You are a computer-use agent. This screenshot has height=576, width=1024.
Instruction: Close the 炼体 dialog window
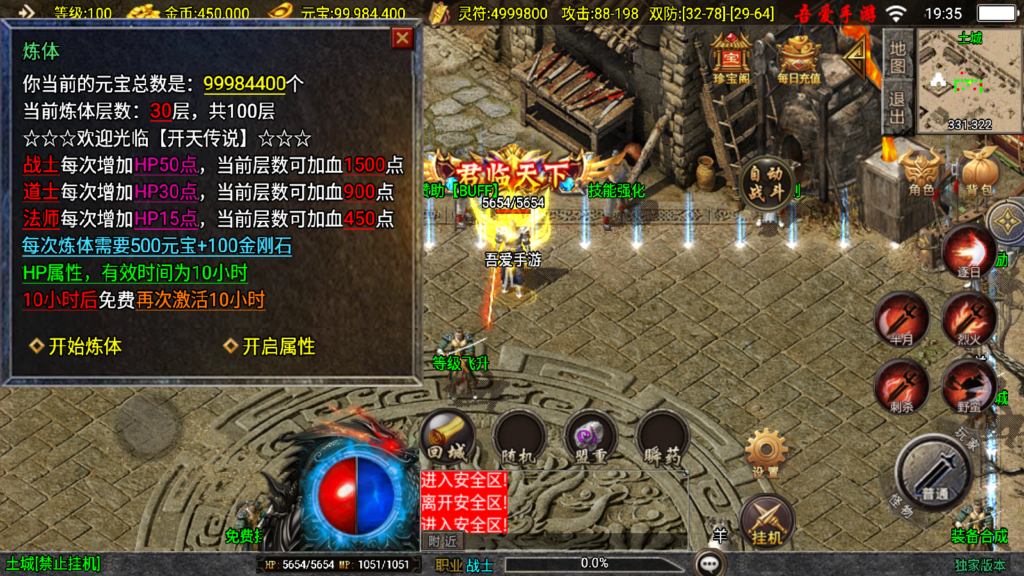tap(402, 38)
